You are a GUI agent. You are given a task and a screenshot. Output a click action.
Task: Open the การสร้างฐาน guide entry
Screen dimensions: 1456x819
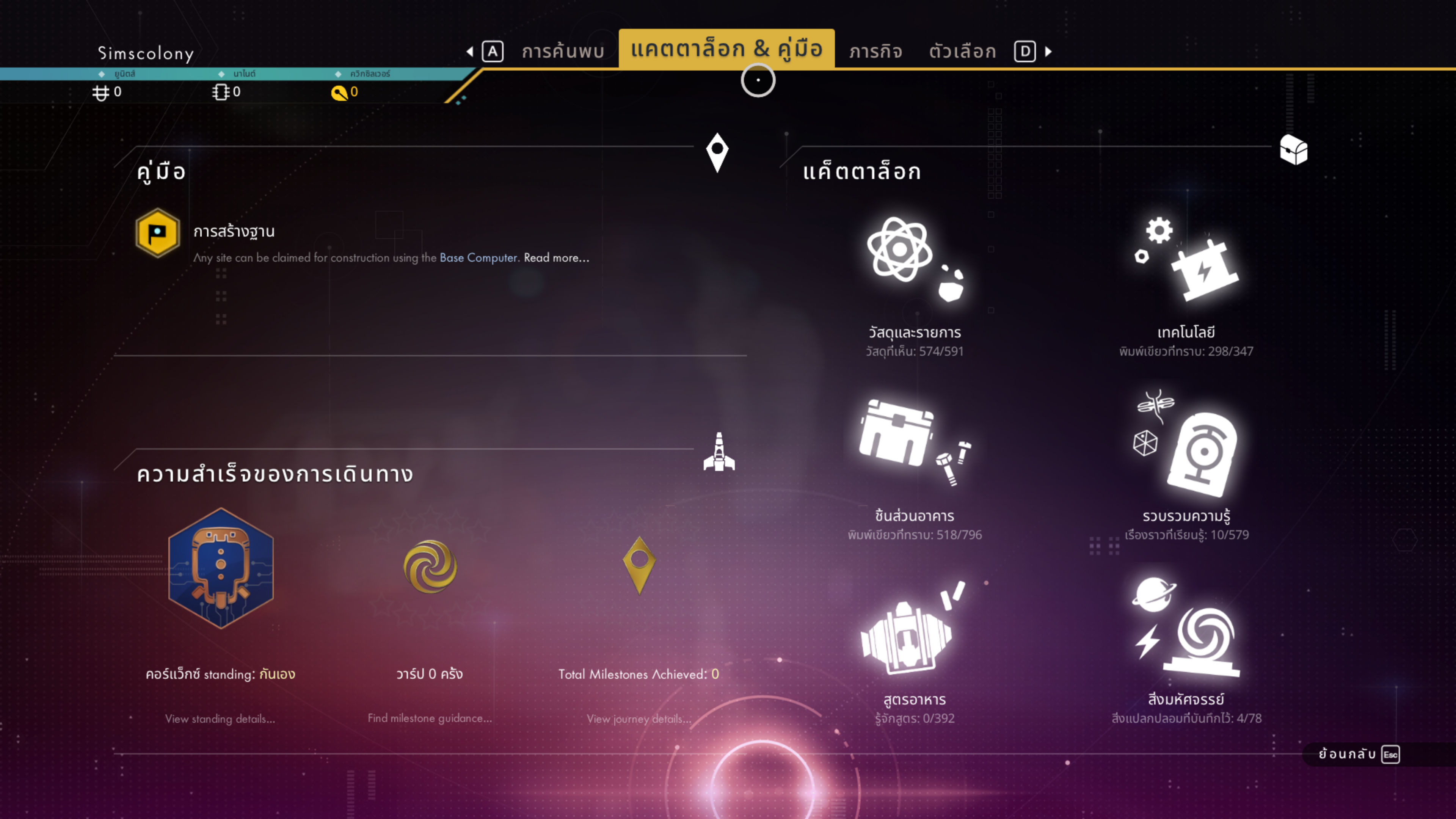click(234, 232)
